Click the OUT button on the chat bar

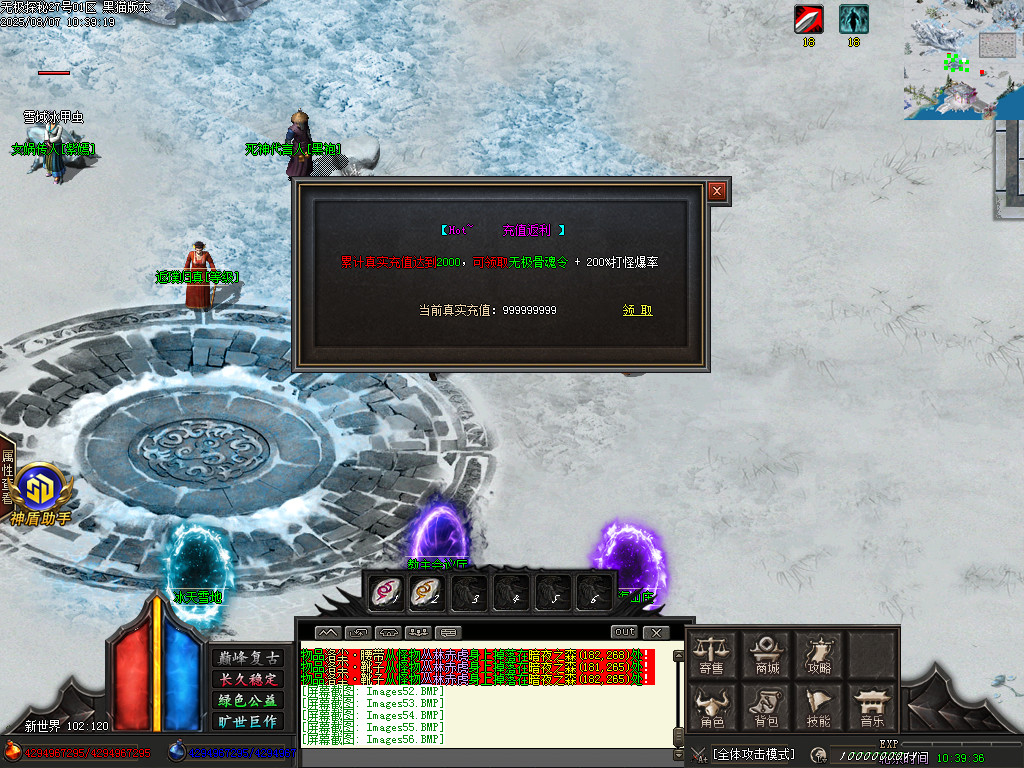624,632
